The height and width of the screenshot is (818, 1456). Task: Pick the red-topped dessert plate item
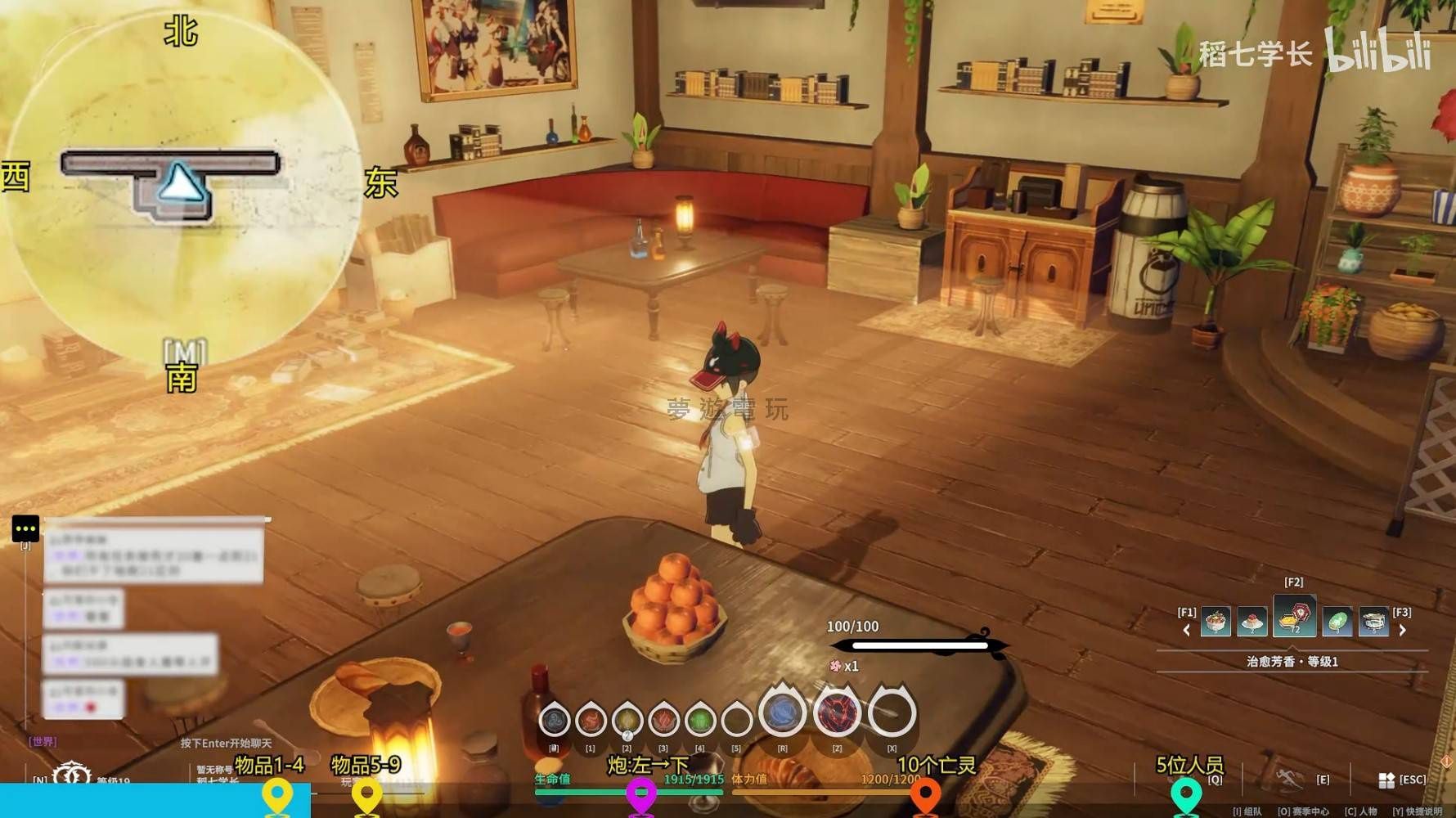tap(1252, 622)
